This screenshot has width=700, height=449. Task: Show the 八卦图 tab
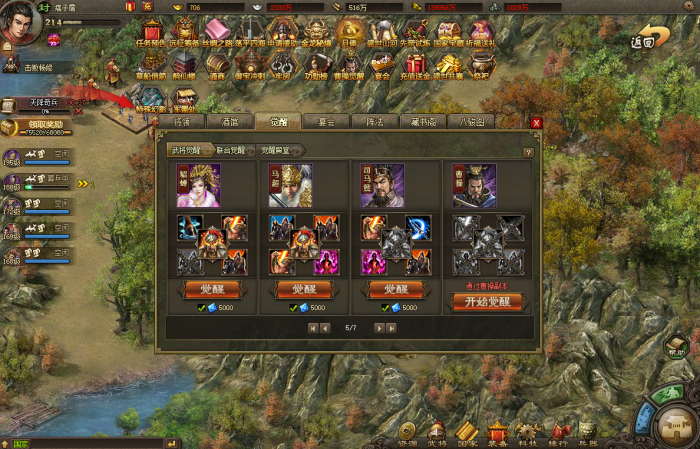[471, 122]
